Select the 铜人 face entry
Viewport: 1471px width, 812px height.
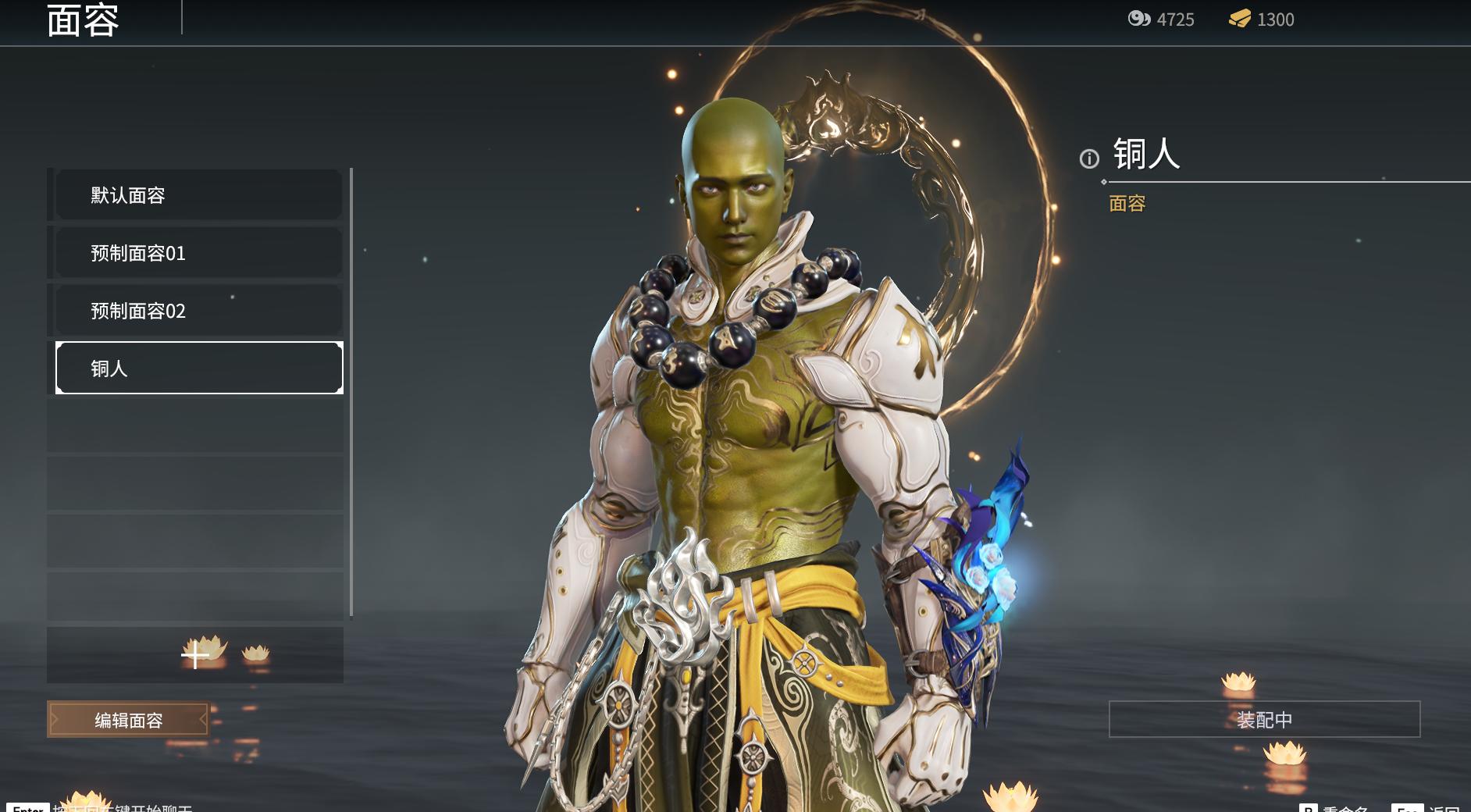[x=198, y=368]
